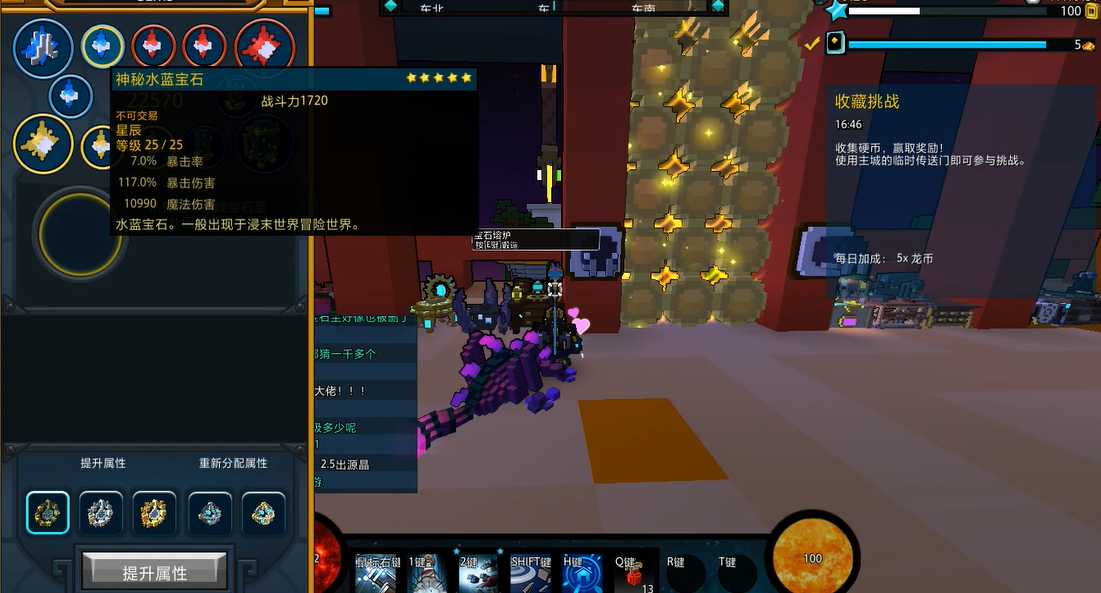Click the 提升属性 upgrade button

coord(154,573)
